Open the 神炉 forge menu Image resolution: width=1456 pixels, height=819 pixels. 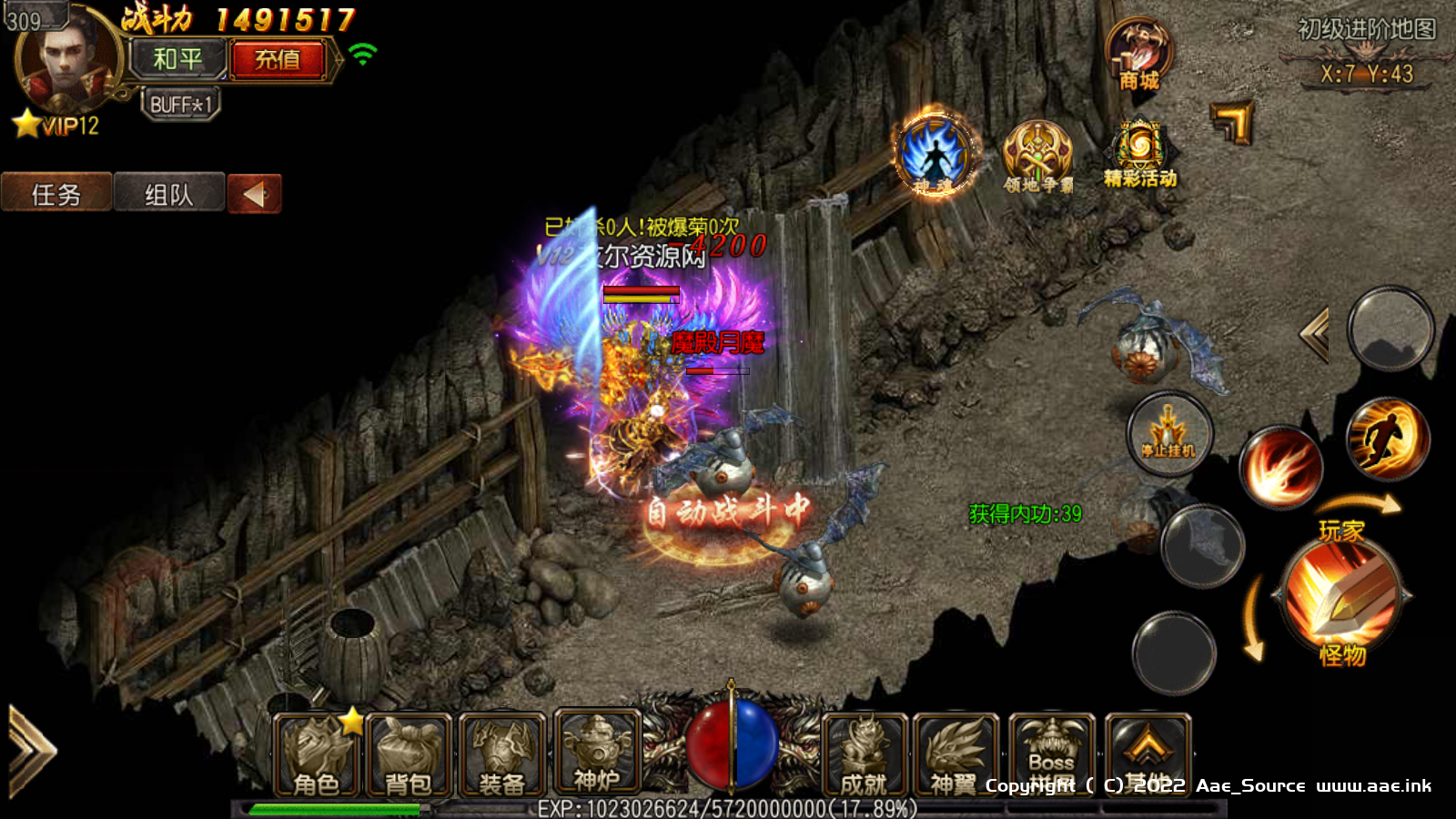(596, 753)
